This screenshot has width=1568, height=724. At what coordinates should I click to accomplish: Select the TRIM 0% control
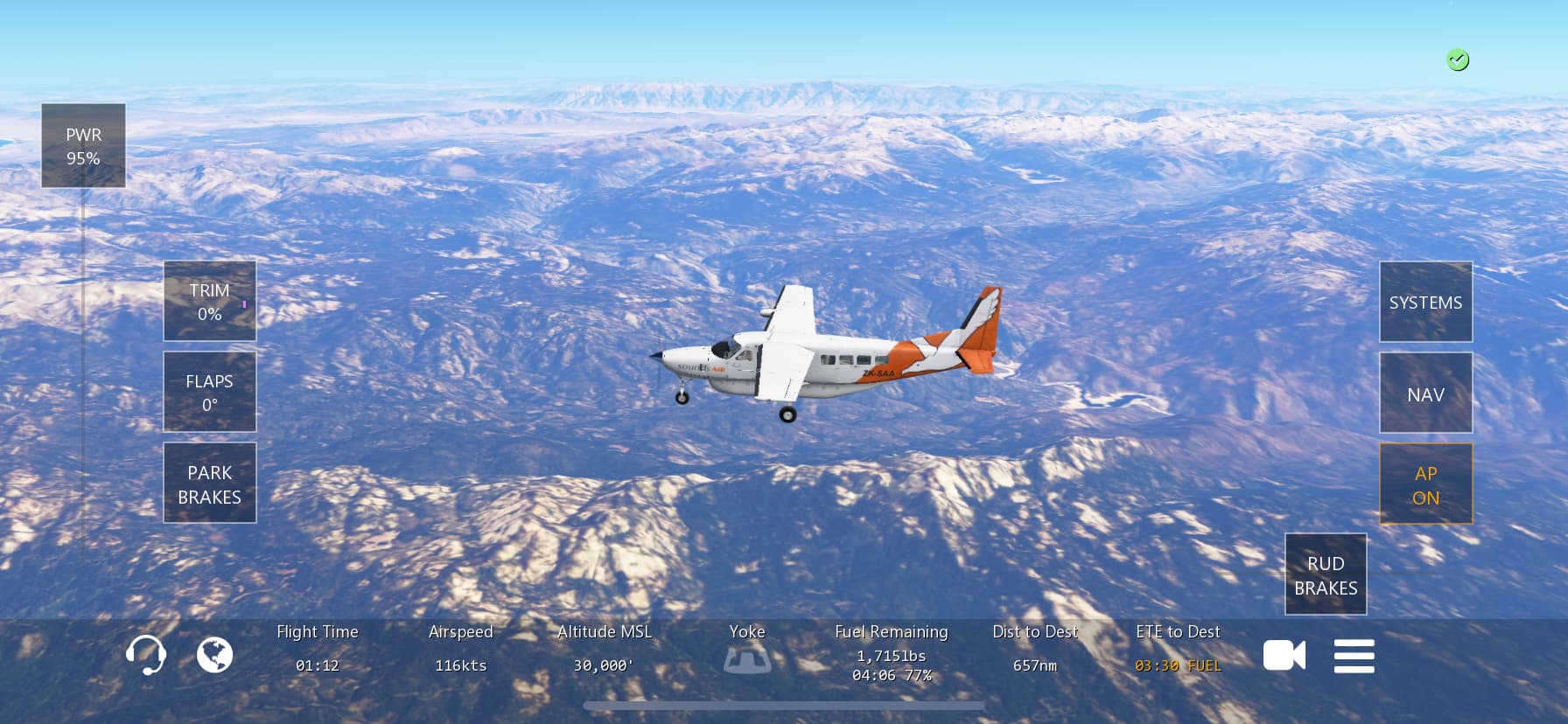coord(210,302)
